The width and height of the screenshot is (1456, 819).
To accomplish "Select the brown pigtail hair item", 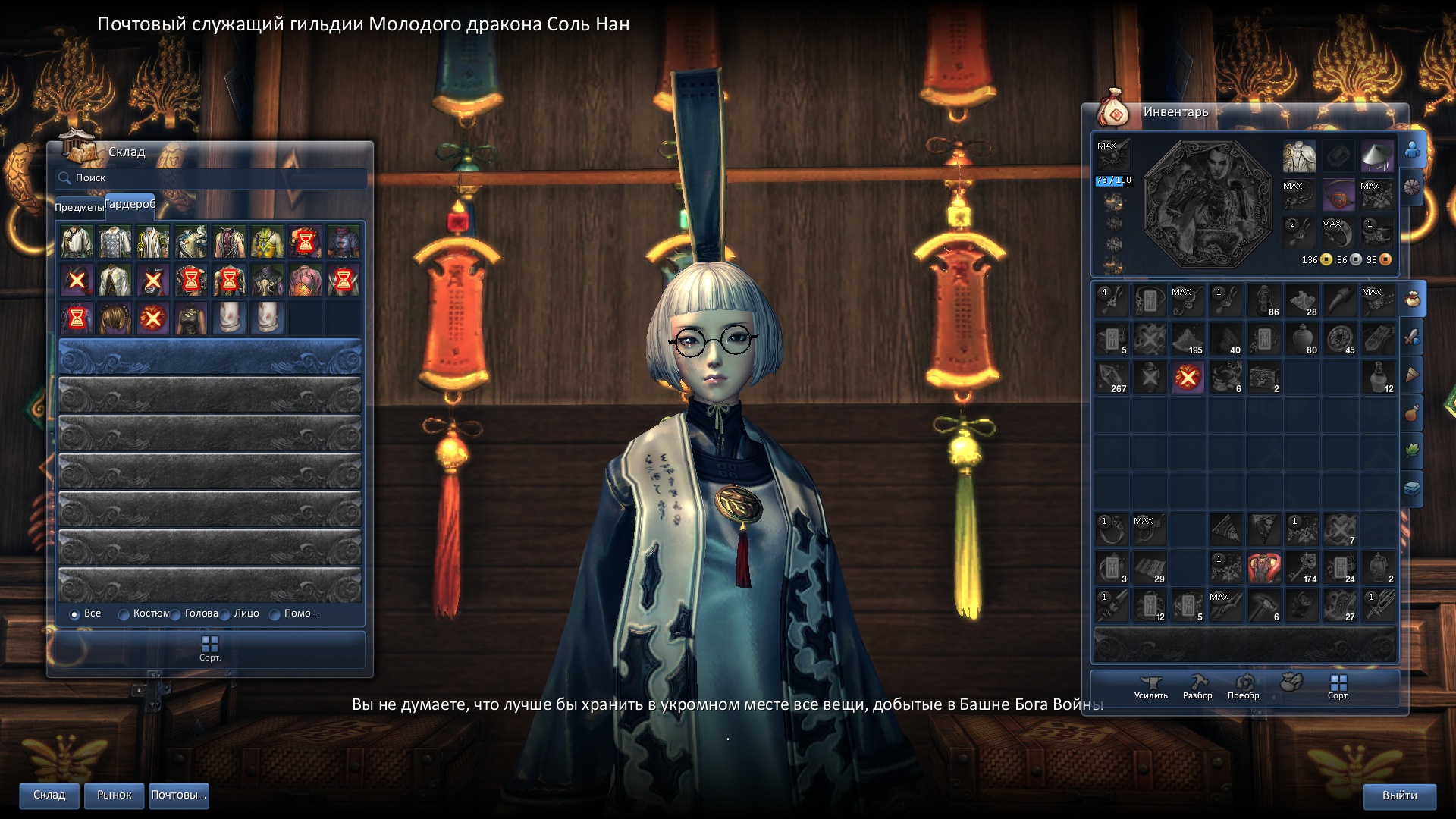I will (115, 318).
